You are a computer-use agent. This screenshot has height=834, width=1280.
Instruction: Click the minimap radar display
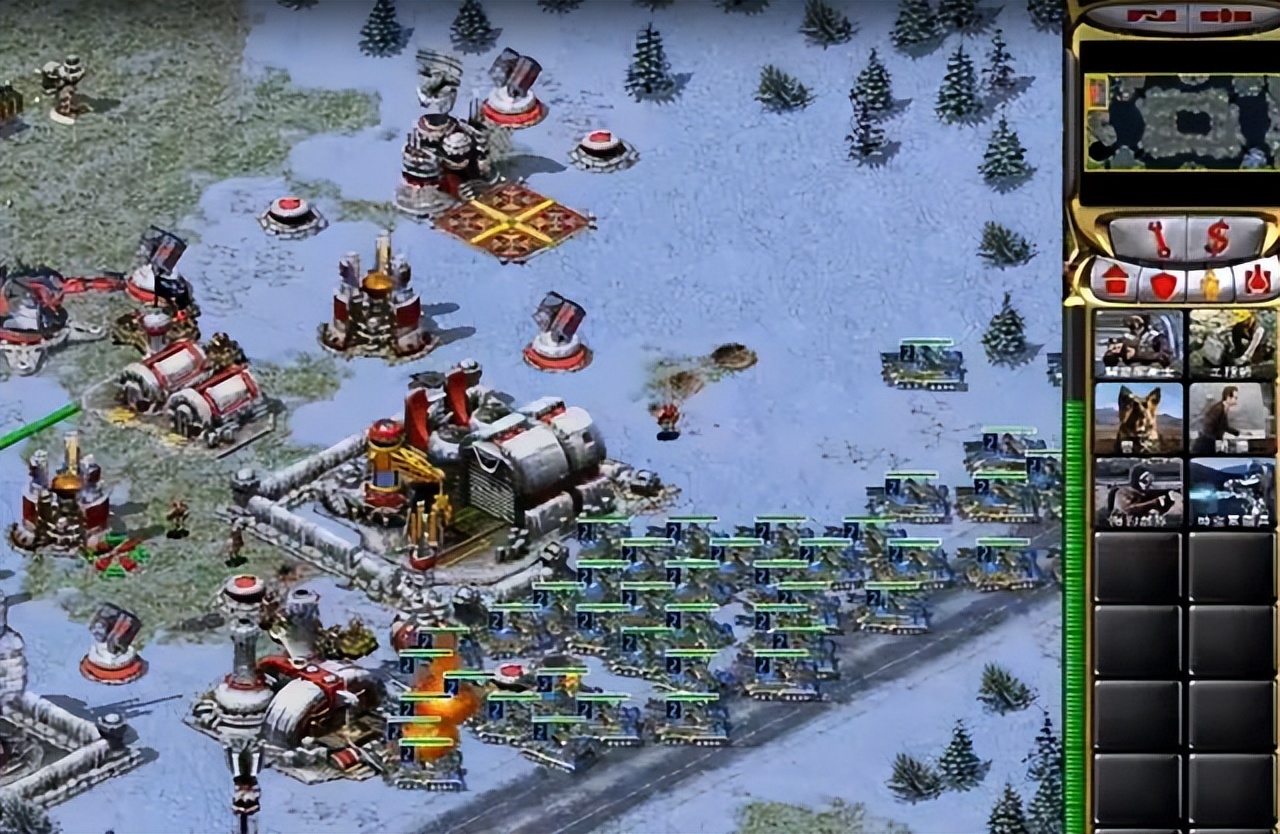tap(1179, 121)
